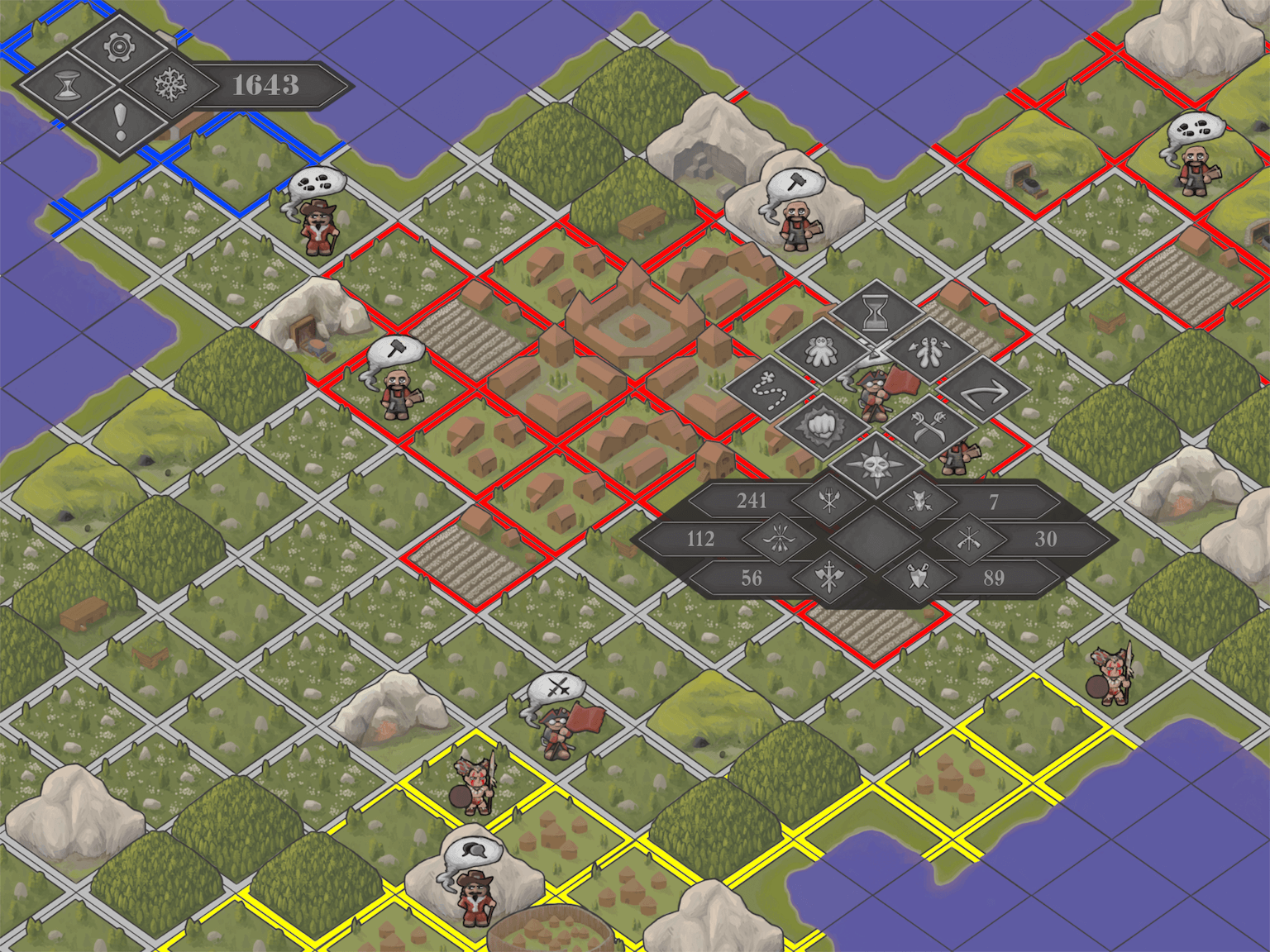Select the sword and shield icon beside 89

pyautogui.click(x=919, y=577)
